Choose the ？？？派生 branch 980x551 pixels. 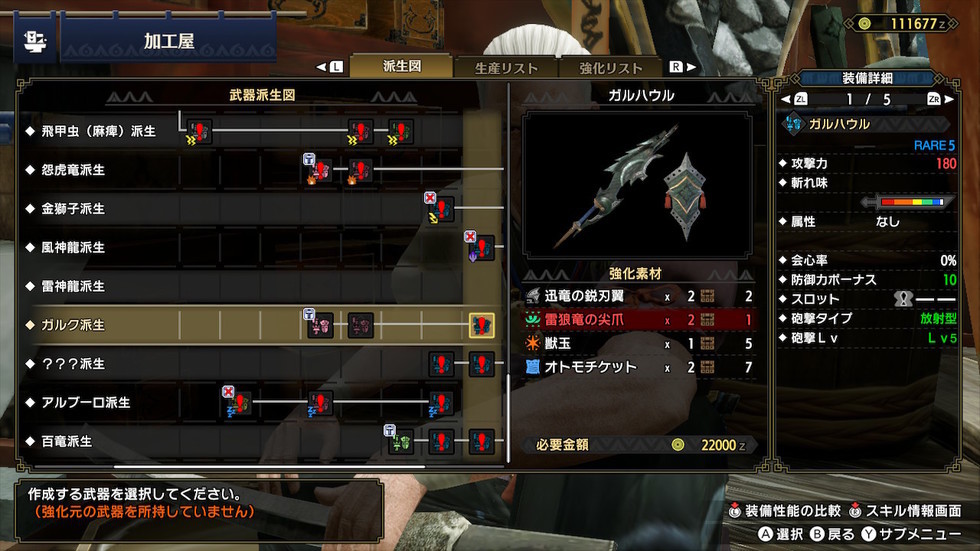(x=71, y=363)
